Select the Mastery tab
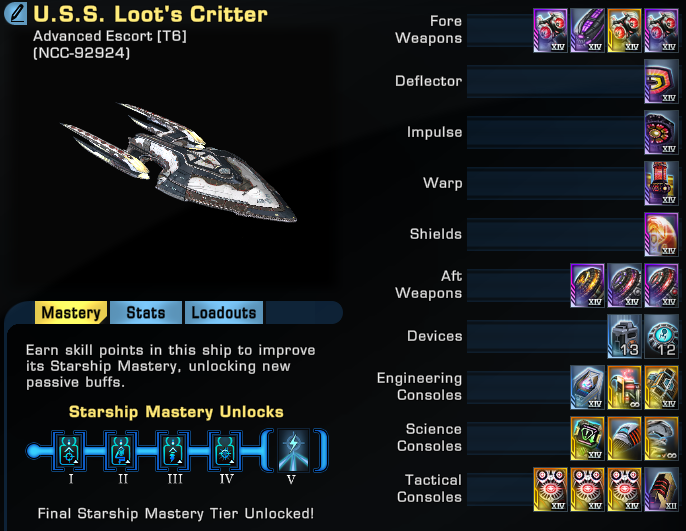Image resolution: width=686 pixels, height=531 pixels. [71, 313]
